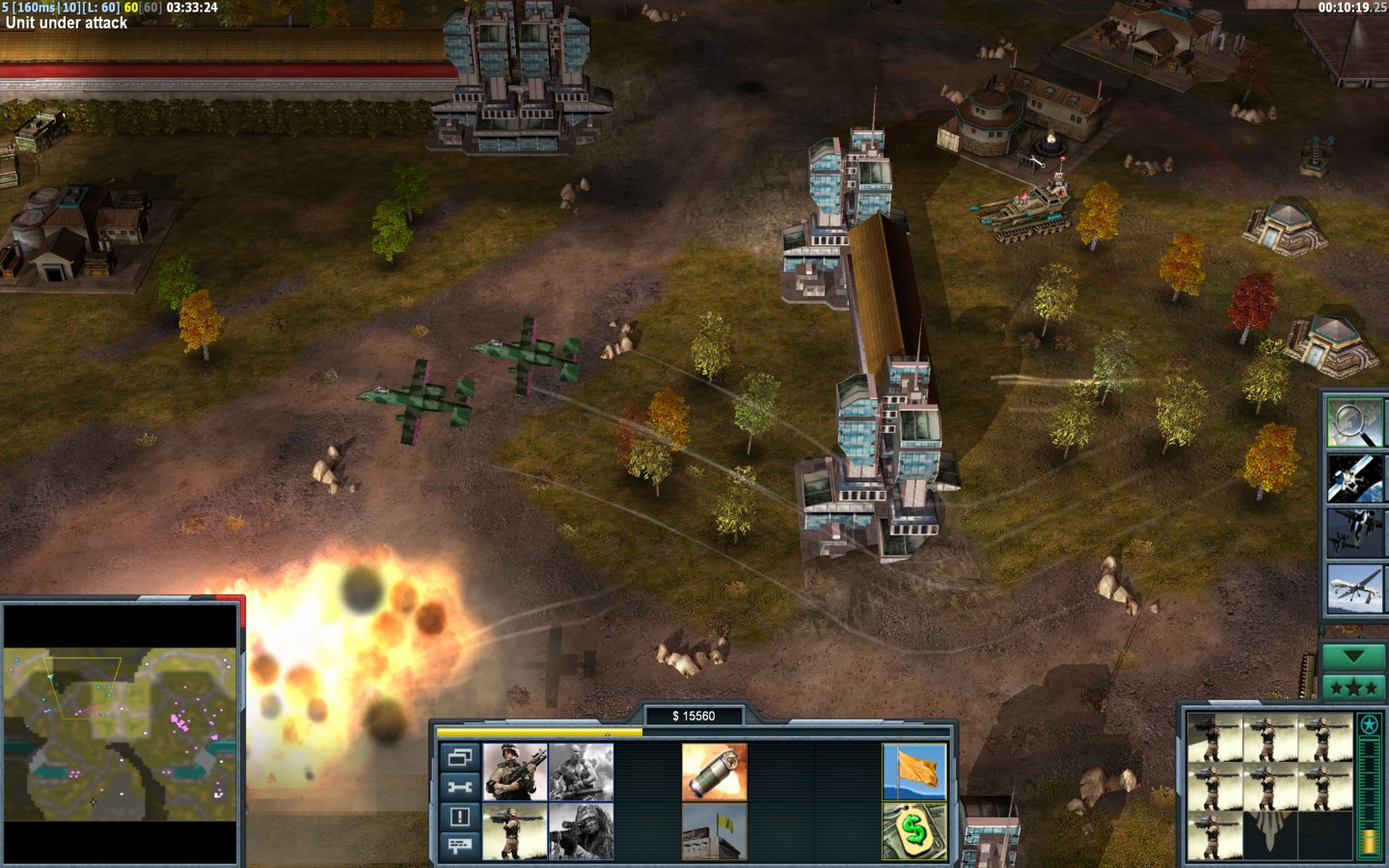Open the exclamation mark alert button
The width and height of the screenshot is (1389, 868).
pyautogui.click(x=459, y=817)
